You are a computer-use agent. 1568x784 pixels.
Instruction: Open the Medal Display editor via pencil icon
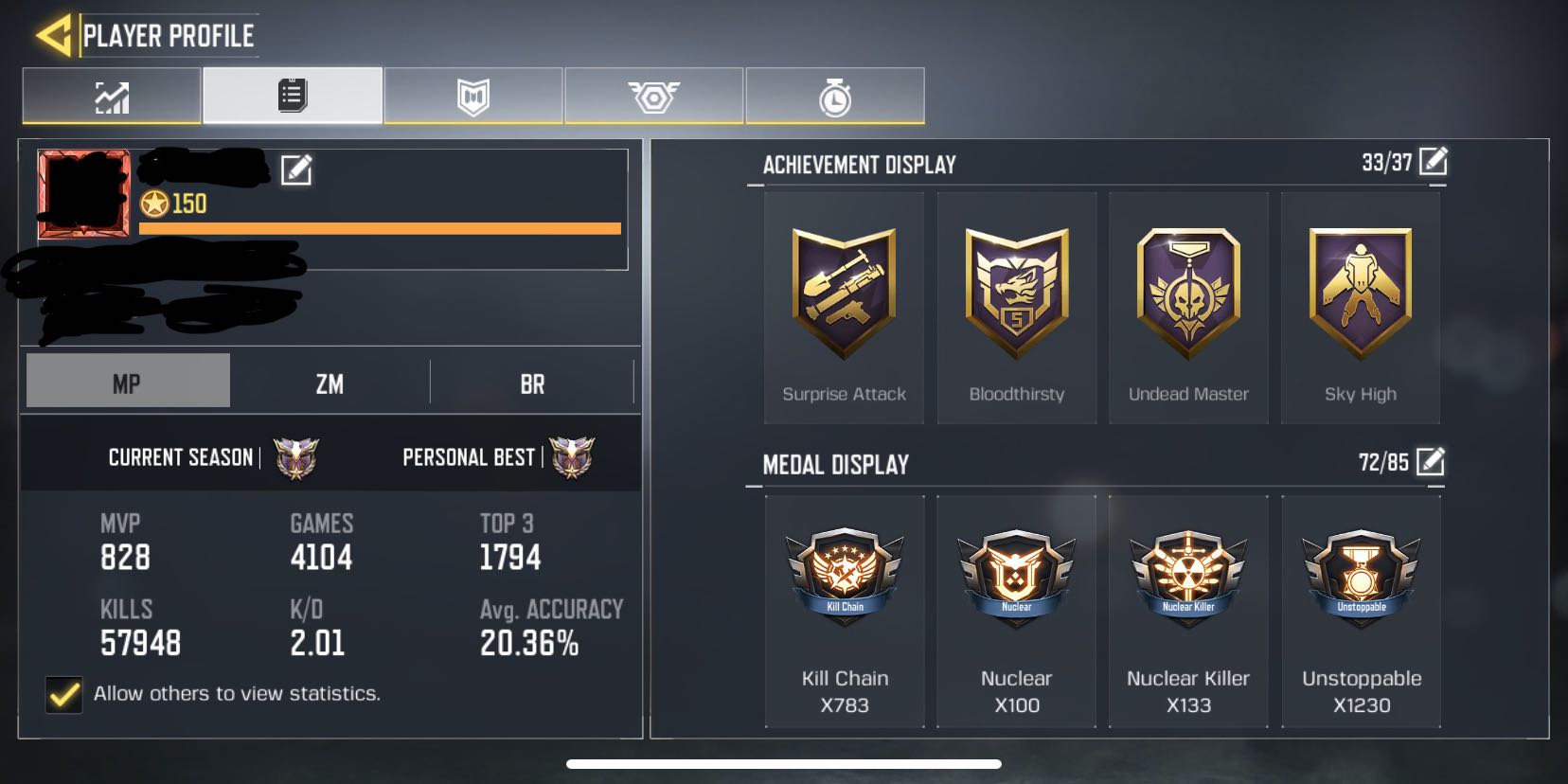pyautogui.click(x=1431, y=464)
